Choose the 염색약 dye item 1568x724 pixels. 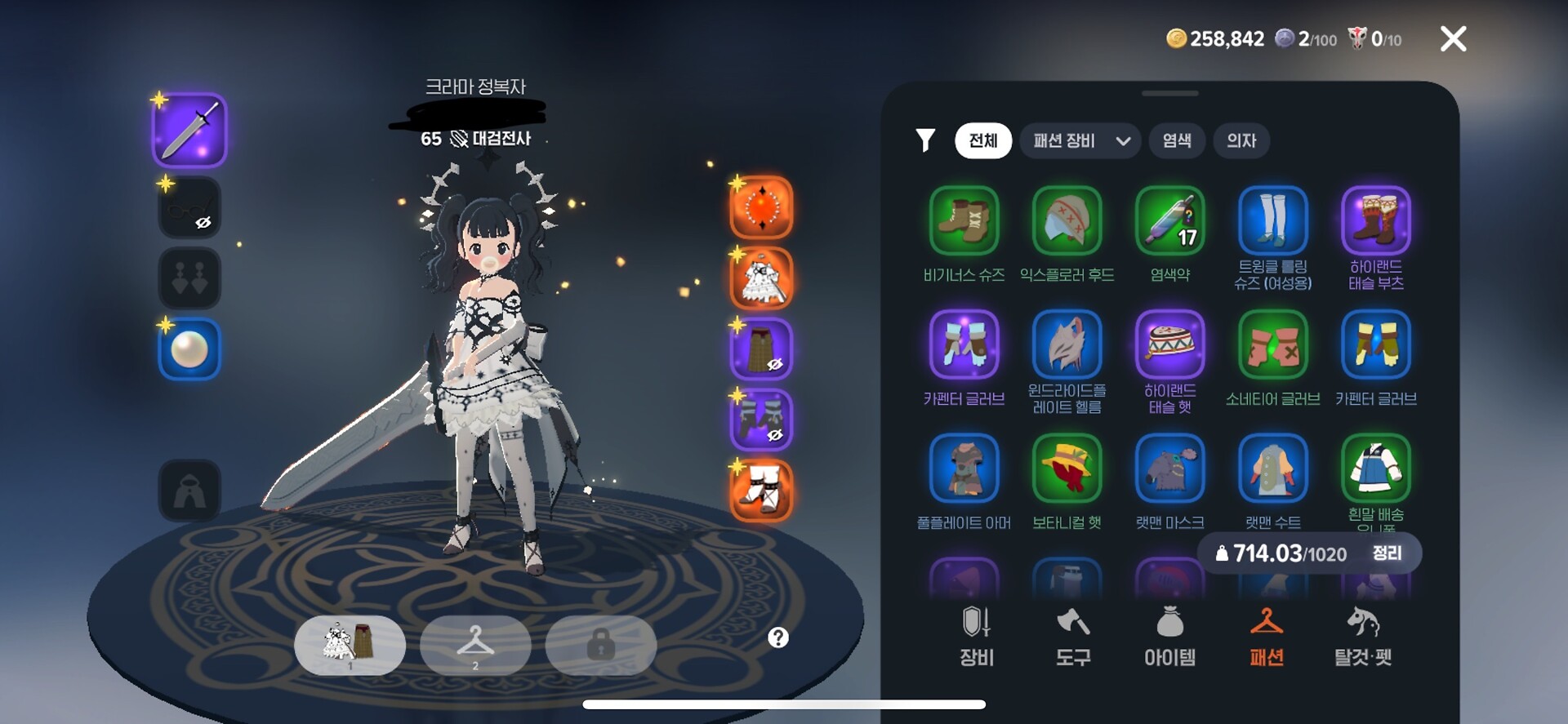[x=1169, y=221]
